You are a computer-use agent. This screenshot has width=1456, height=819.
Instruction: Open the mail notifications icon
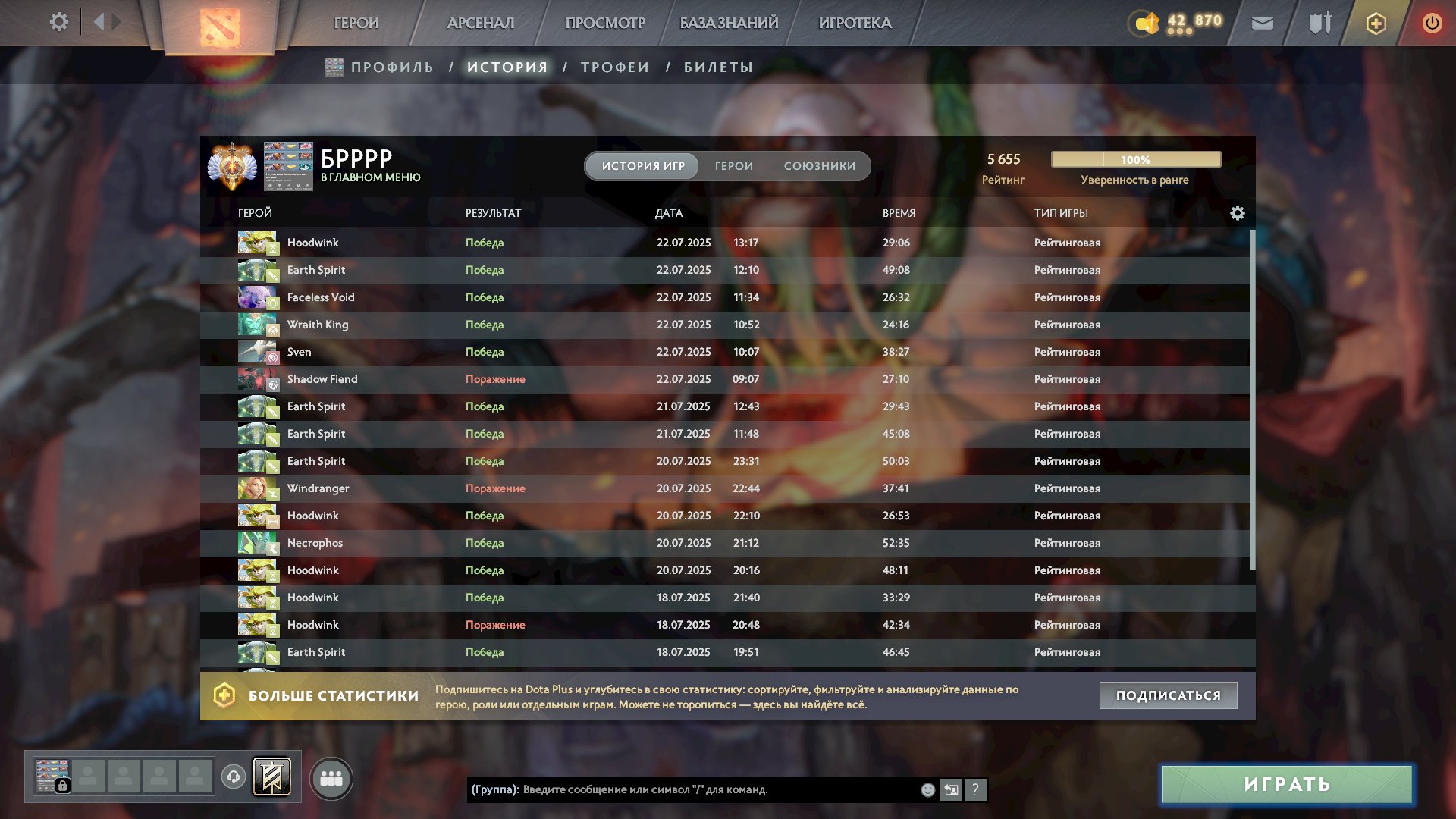pos(1262,23)
